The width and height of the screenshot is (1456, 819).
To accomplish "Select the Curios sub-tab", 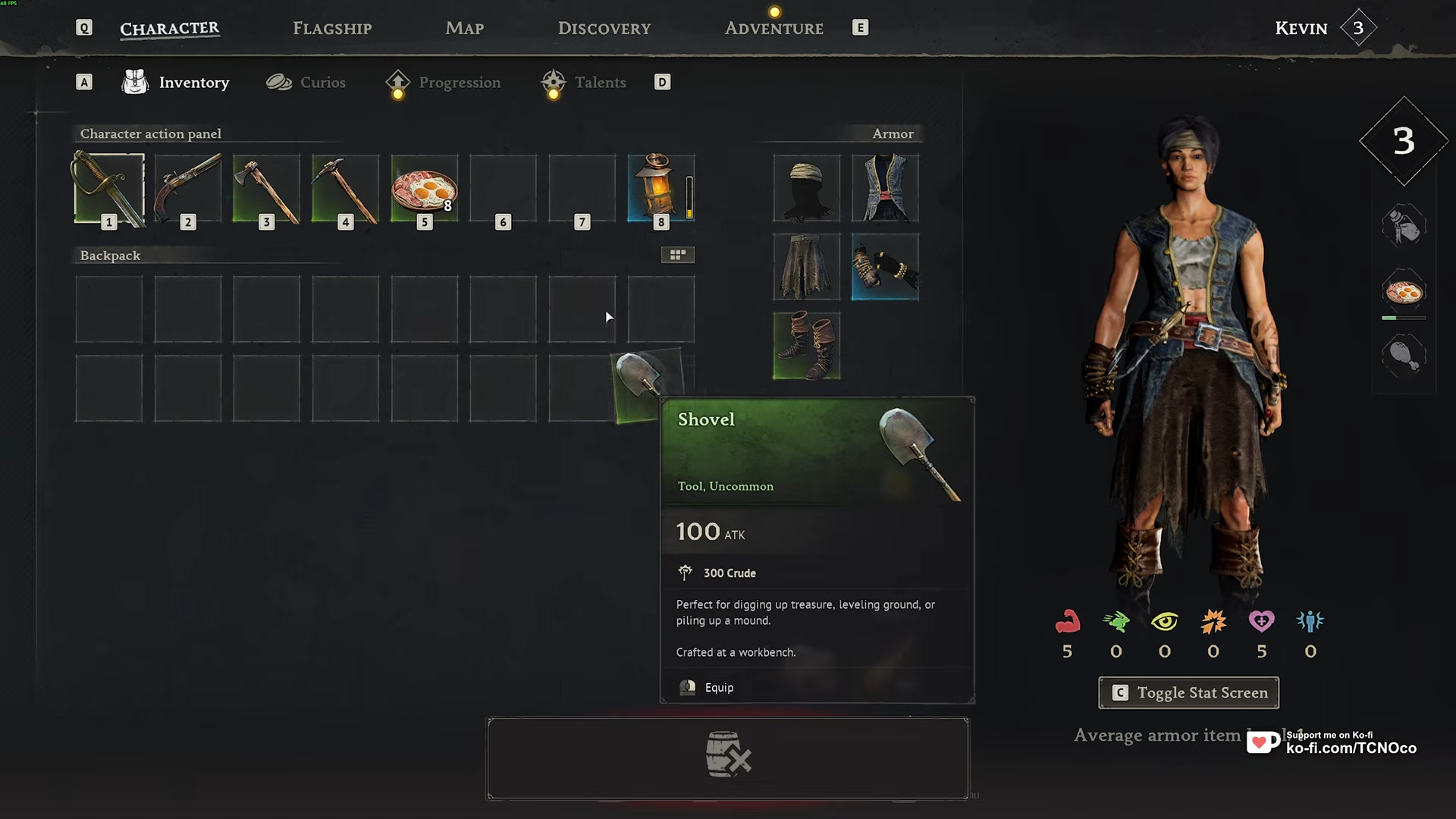I will 306,83.
